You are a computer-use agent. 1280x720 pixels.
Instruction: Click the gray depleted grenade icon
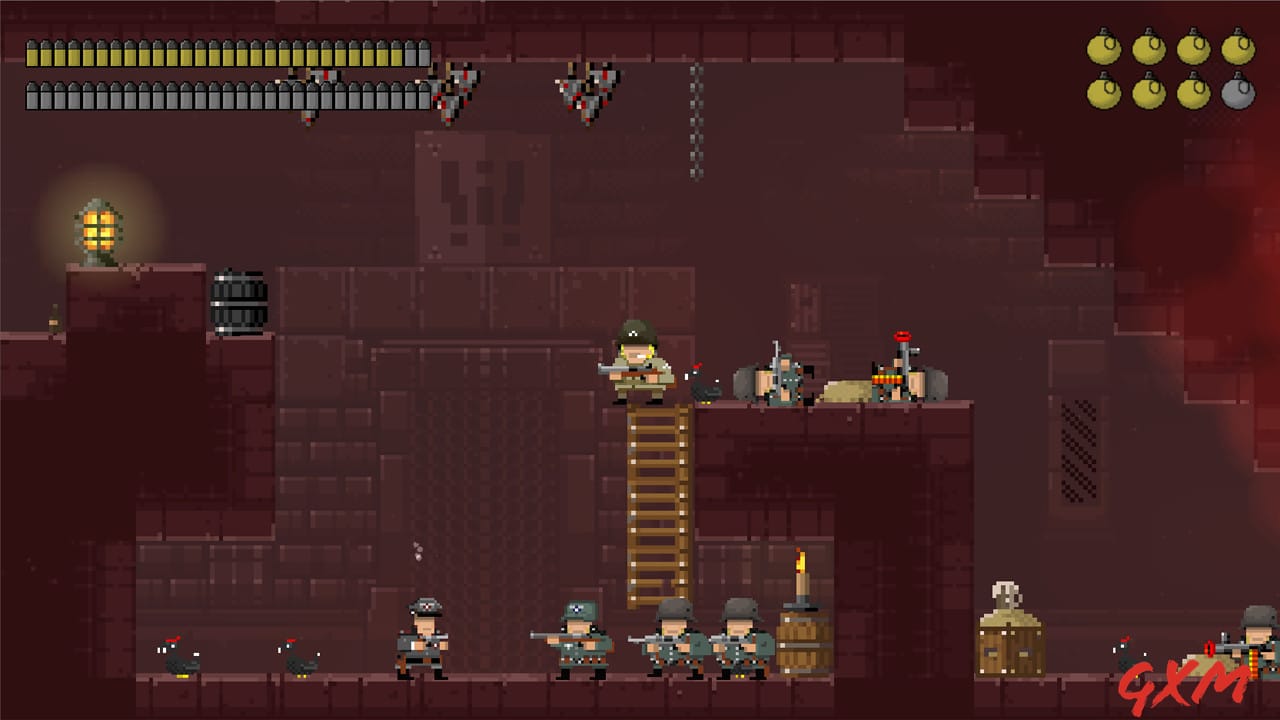coord(1239,95)
